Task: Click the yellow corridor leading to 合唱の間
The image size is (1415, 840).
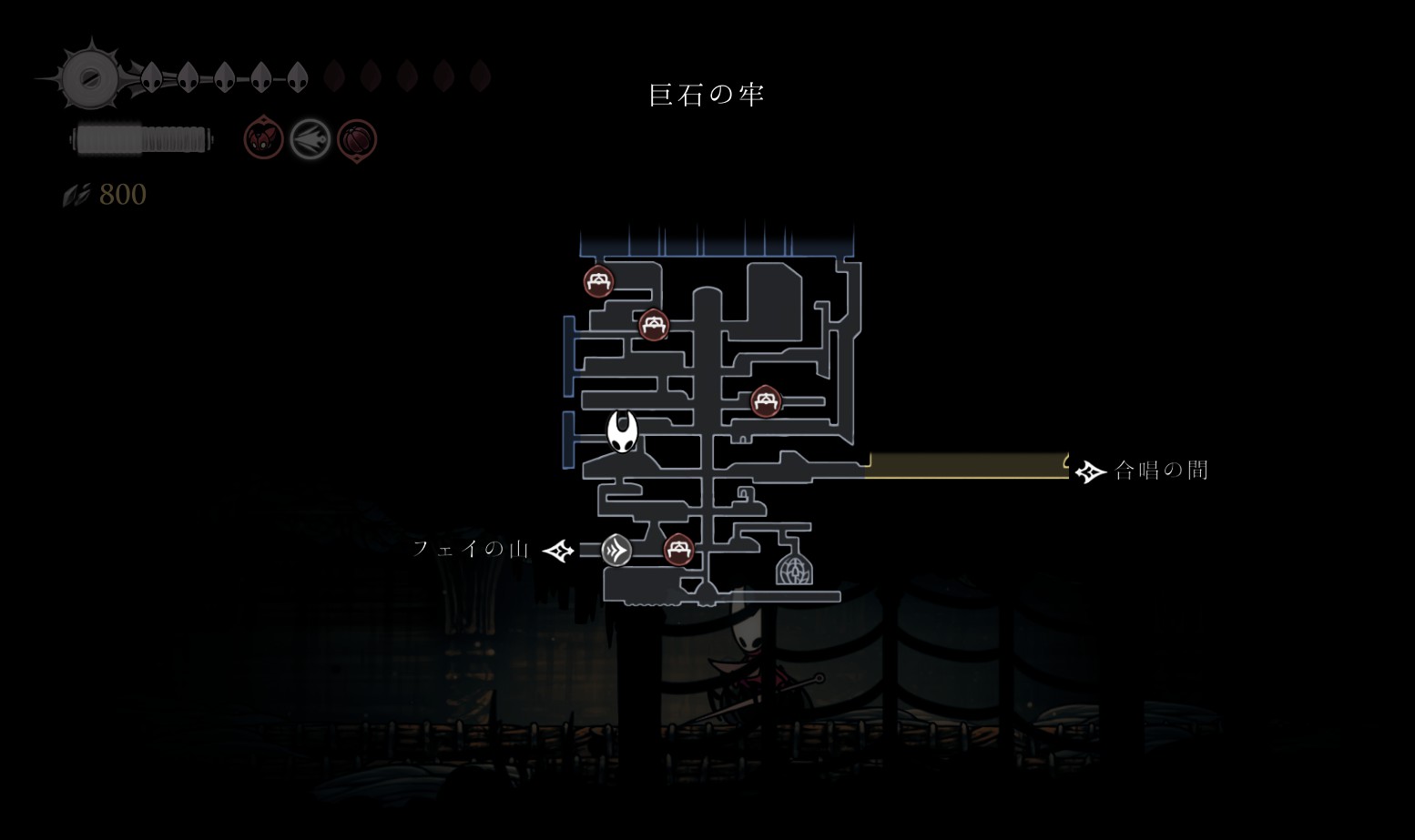Action: pyautogui.click(x=965, y=465)
